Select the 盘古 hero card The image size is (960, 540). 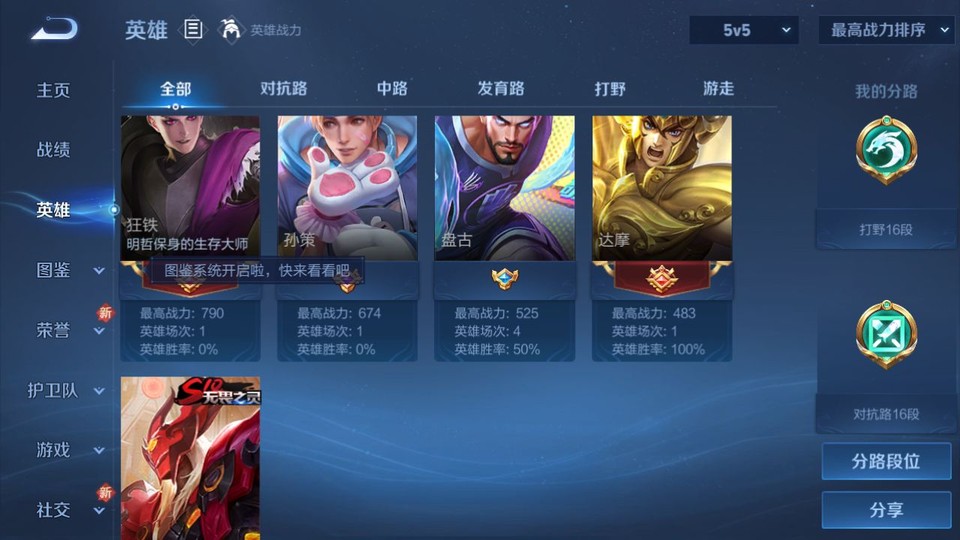tap(504, 188)
